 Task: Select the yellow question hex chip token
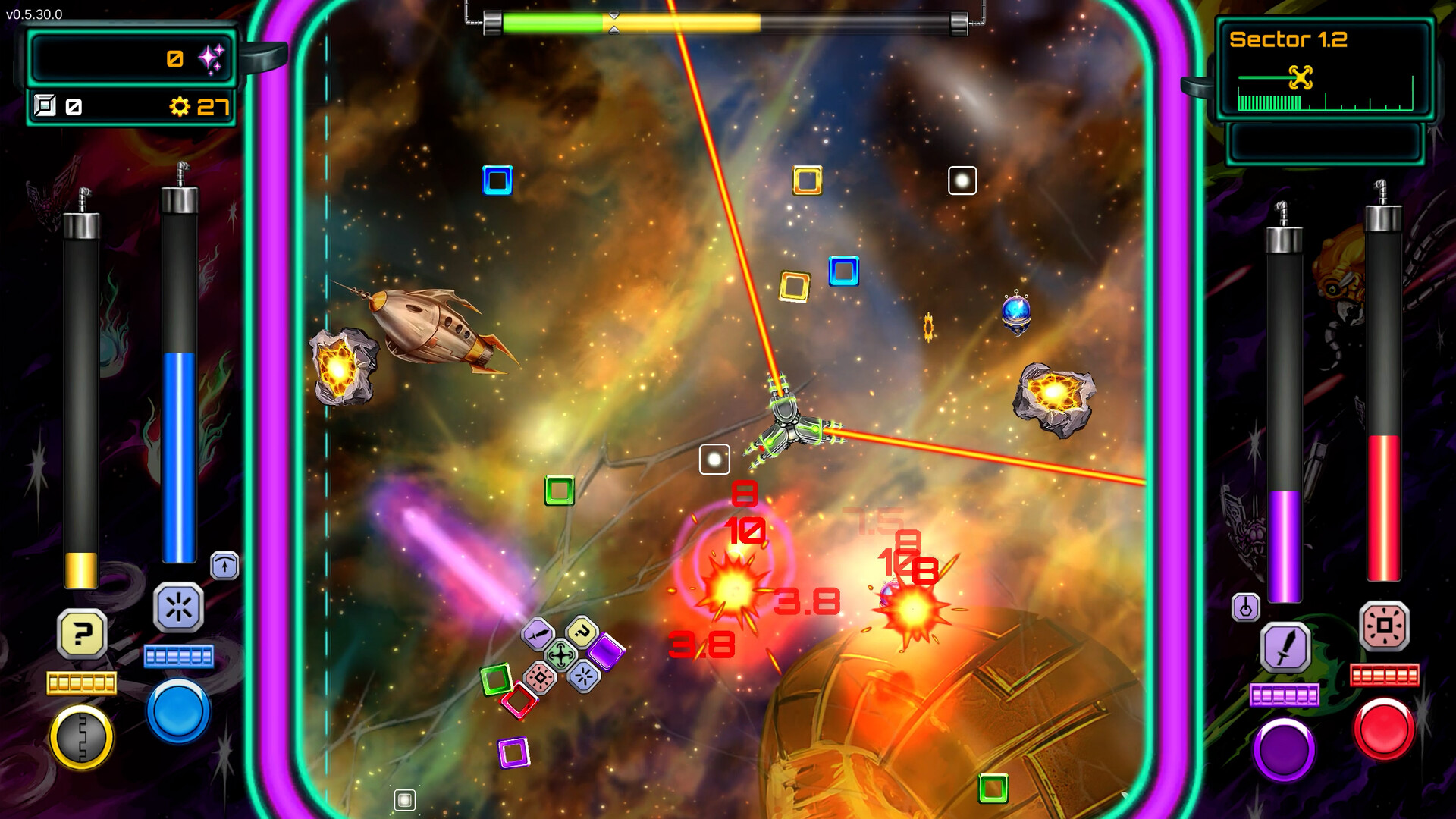pos(582,632)
